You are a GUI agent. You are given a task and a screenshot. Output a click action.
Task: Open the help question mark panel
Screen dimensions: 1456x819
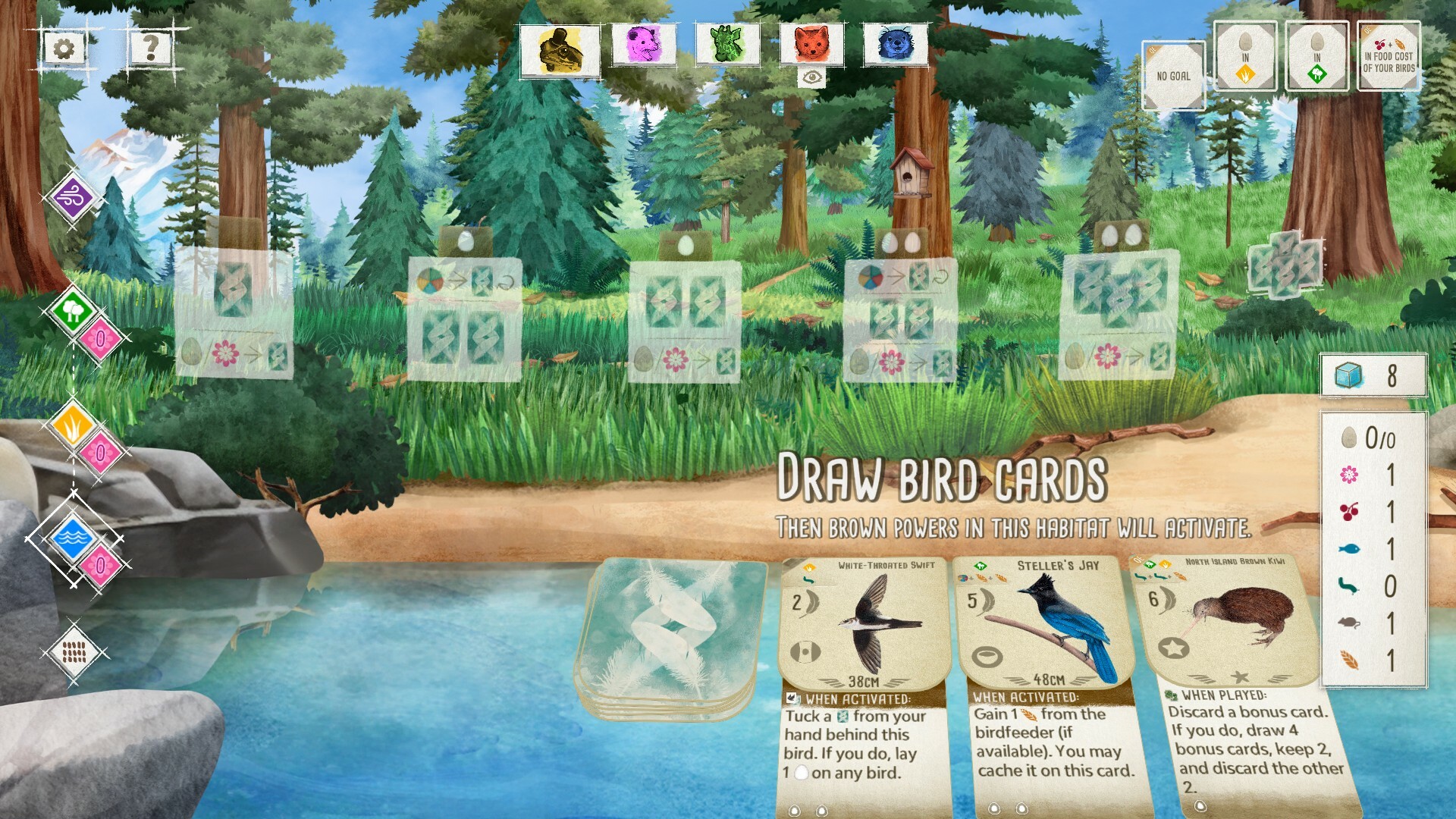(149, 49)
